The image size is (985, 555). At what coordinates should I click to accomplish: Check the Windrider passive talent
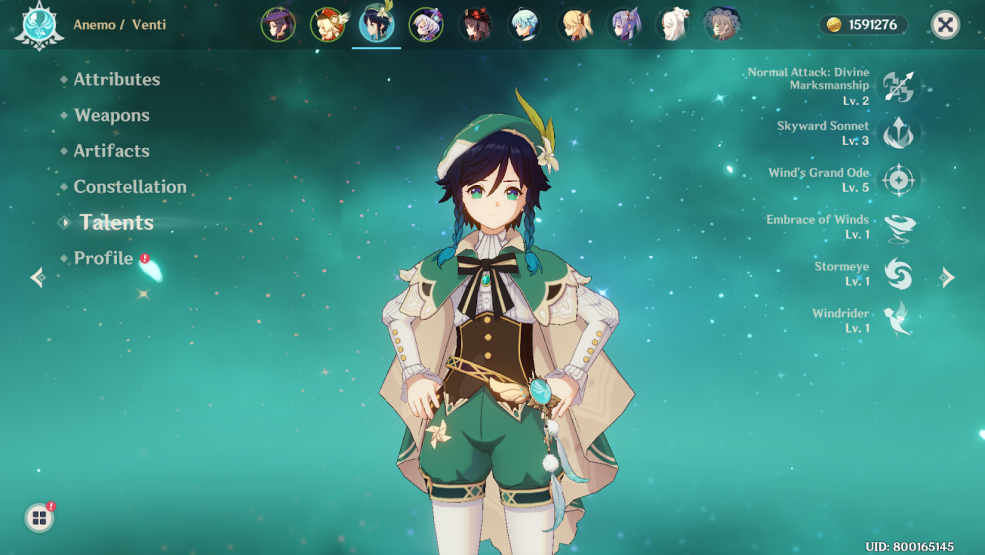click(898, 320)
